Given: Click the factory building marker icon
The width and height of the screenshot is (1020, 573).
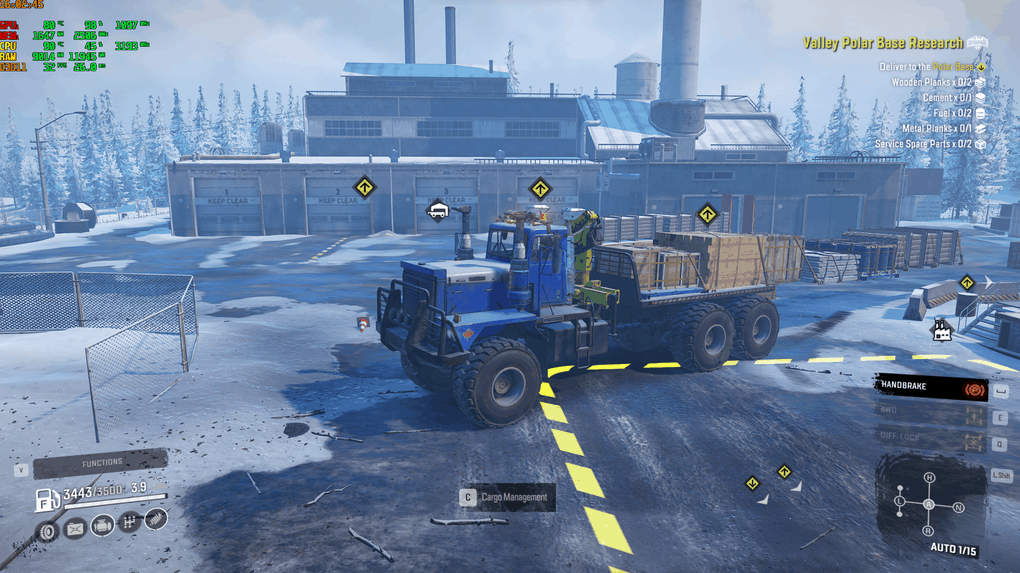Looking at the screenshot, I should point(941,329).
